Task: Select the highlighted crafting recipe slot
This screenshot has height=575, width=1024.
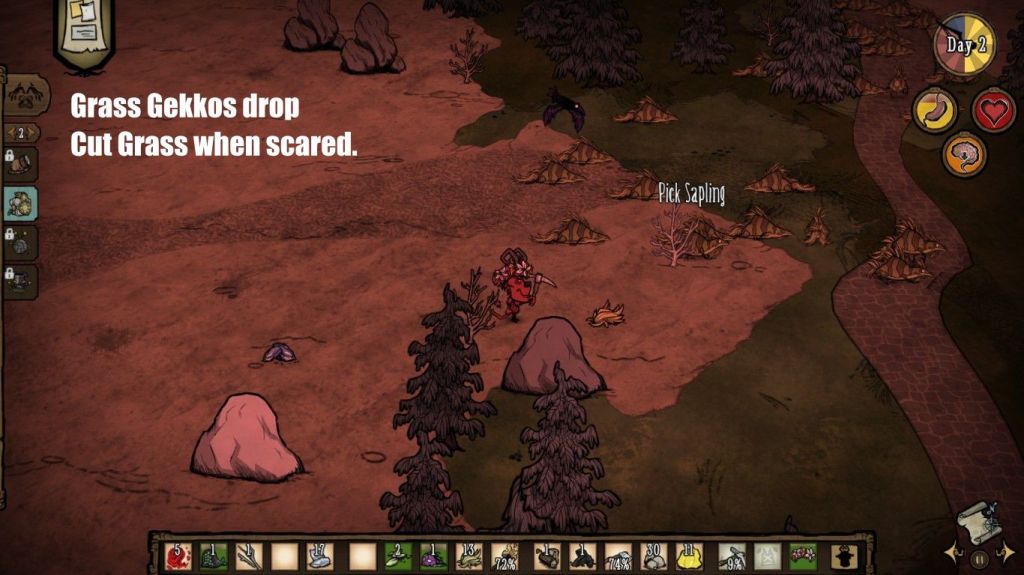Action: point(20,203)
